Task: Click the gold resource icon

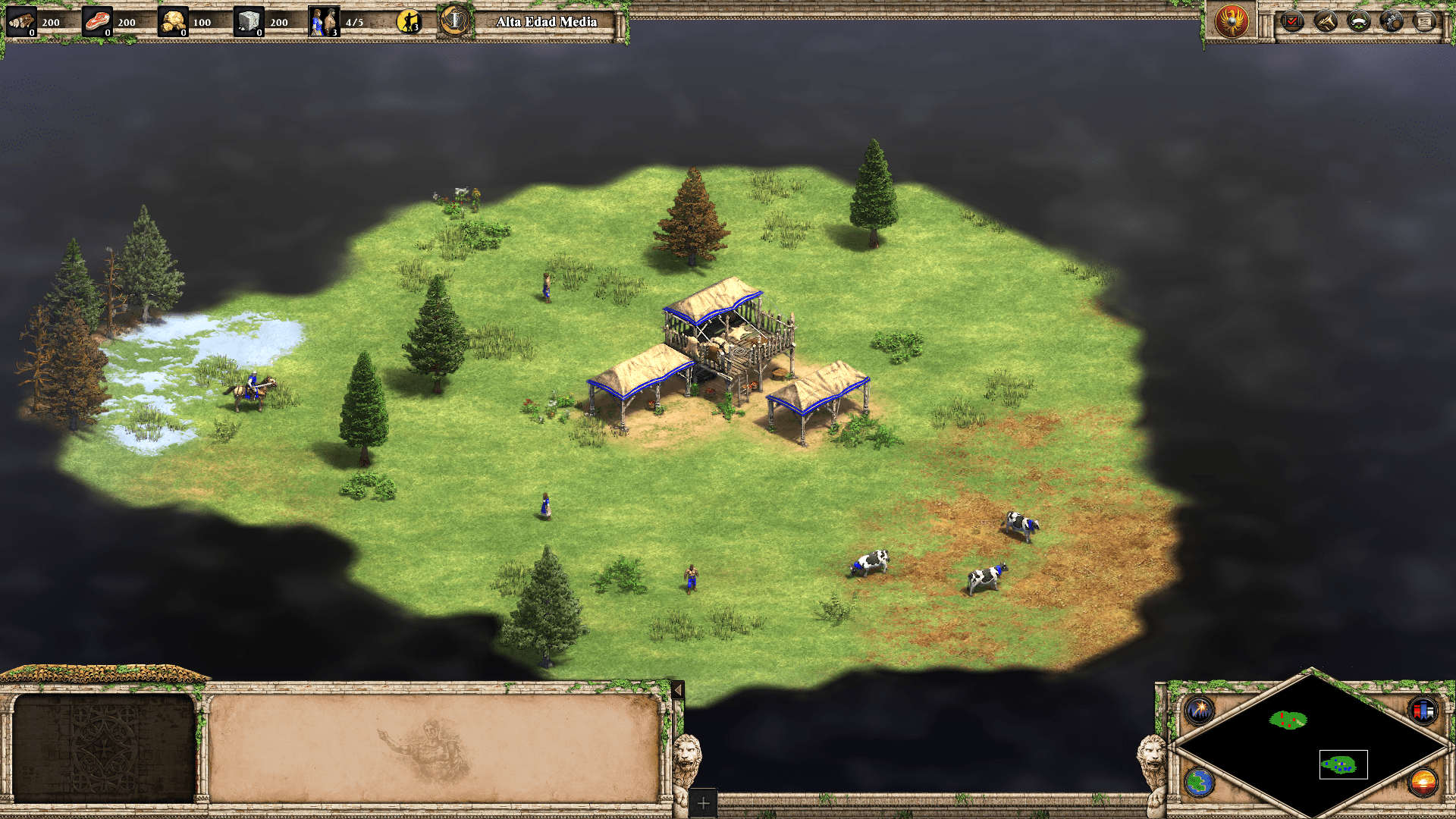Action: click(x=173, y=22)
